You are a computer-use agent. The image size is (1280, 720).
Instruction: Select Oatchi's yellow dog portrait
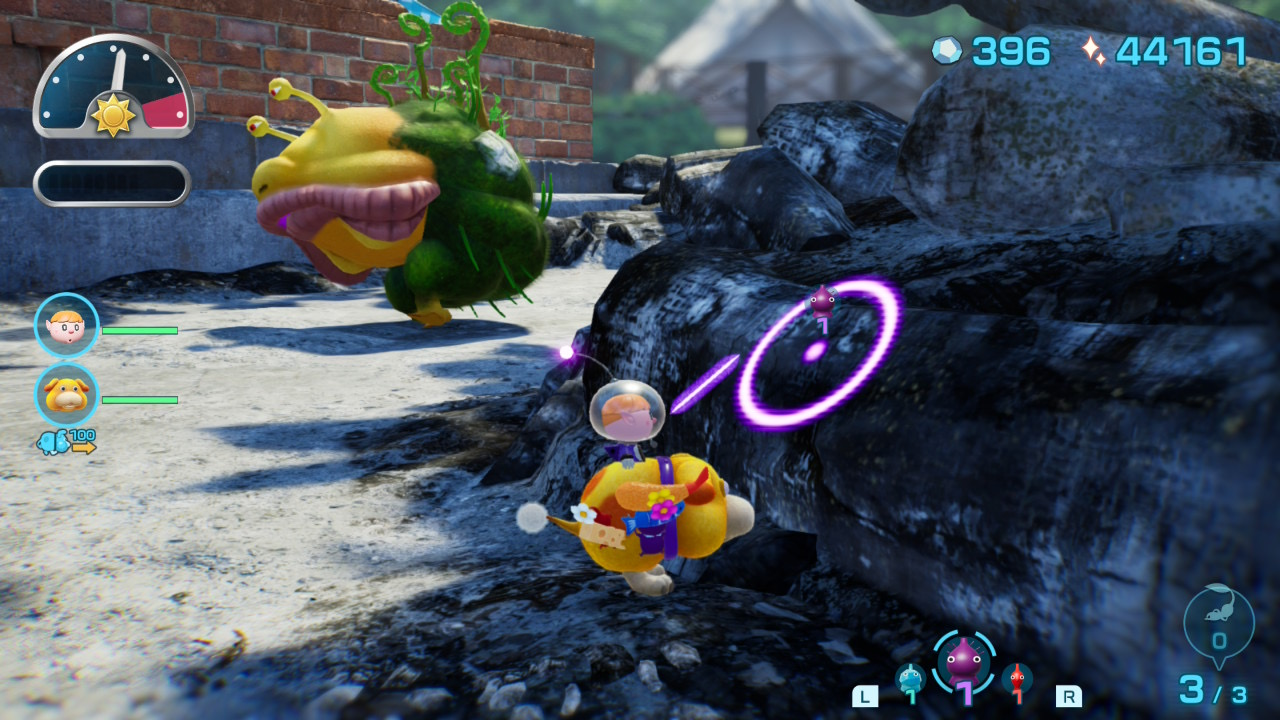(x=67, y=394)
